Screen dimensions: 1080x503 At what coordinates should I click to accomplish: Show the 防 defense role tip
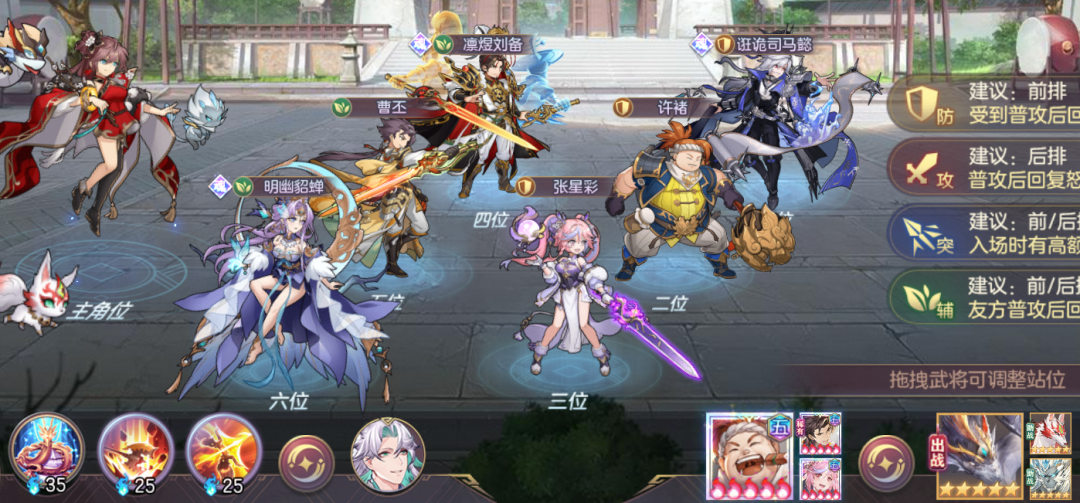click(x=921, y=104)
